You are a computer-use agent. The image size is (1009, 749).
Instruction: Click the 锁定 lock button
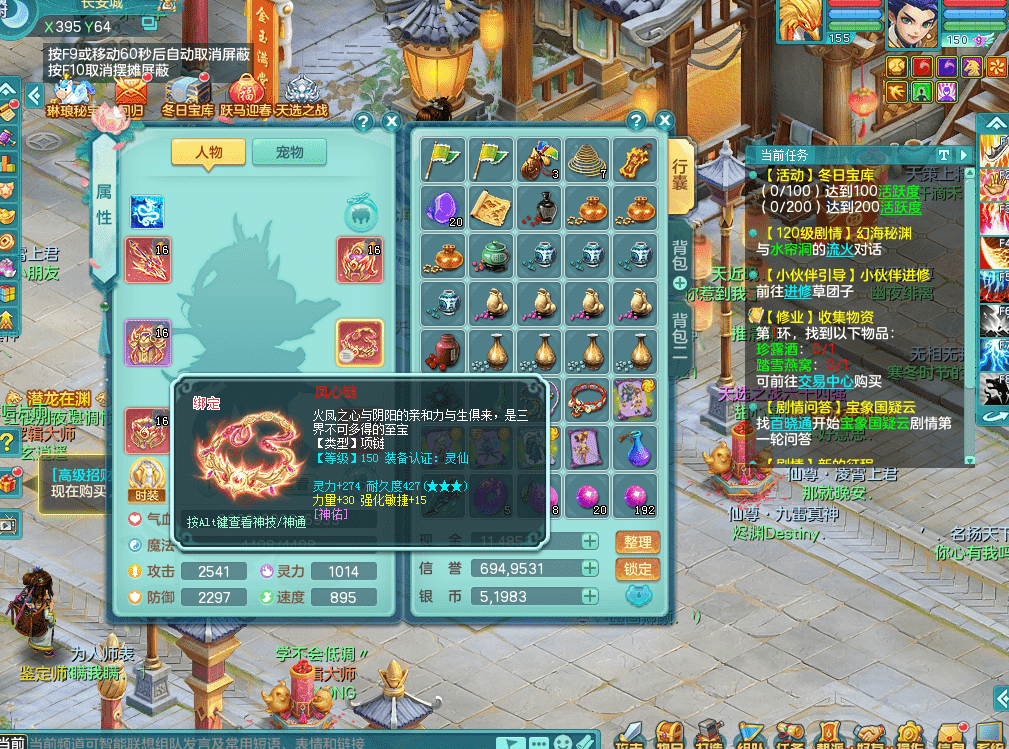tap(637, 569)
